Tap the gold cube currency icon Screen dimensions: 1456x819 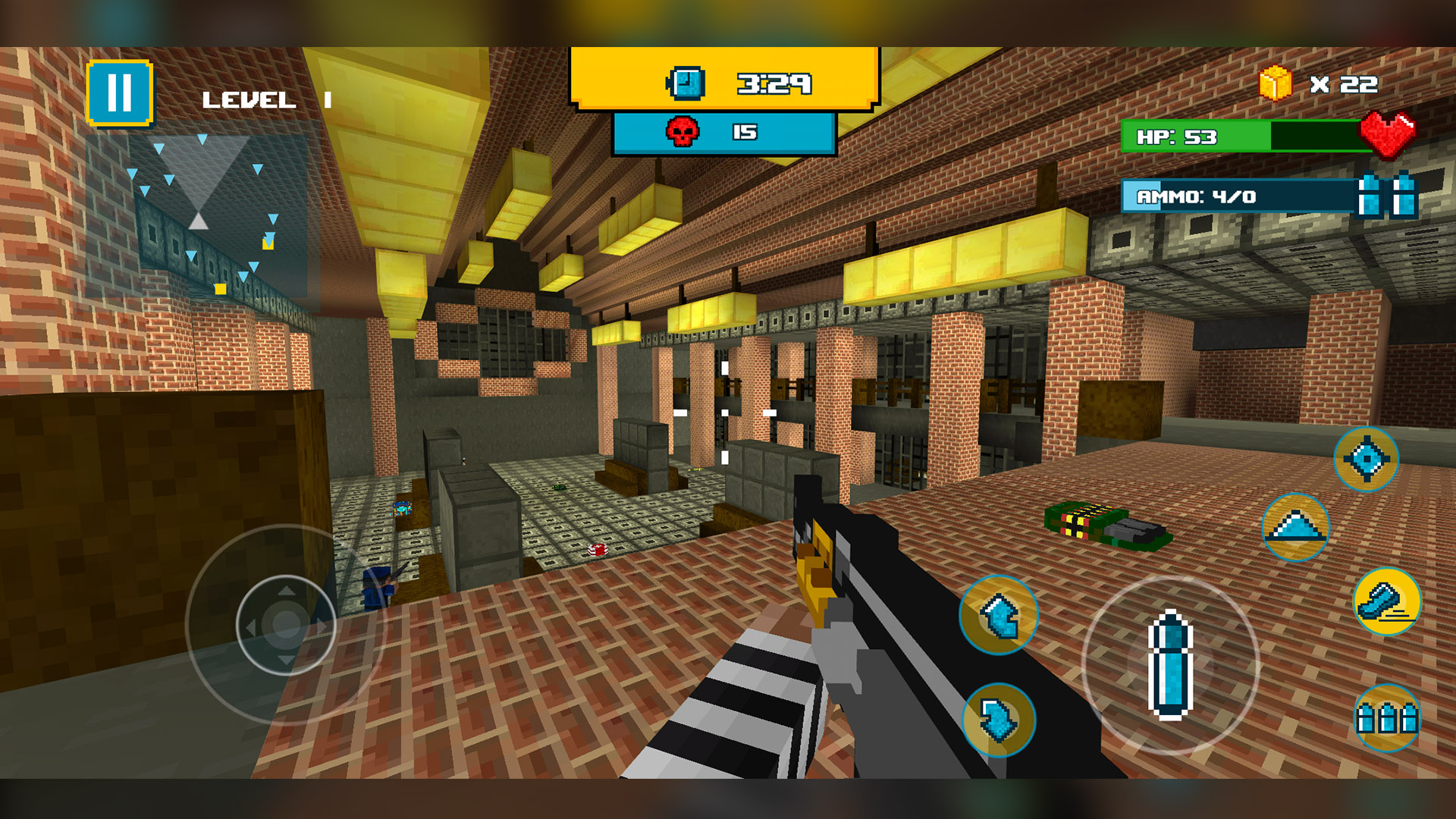coord(1276,83)
